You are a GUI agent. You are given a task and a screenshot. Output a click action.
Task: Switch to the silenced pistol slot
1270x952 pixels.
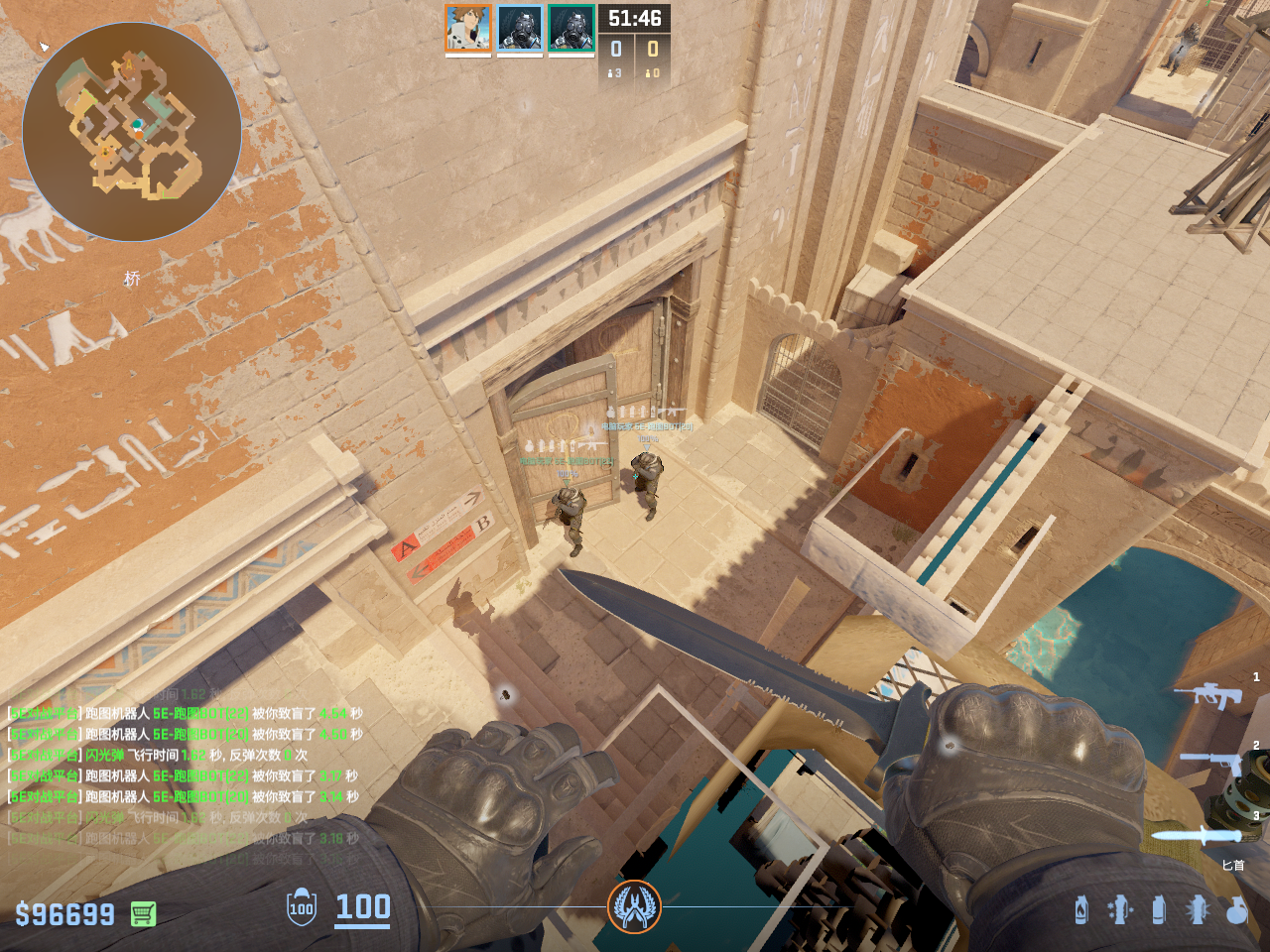coord(1210,763)
